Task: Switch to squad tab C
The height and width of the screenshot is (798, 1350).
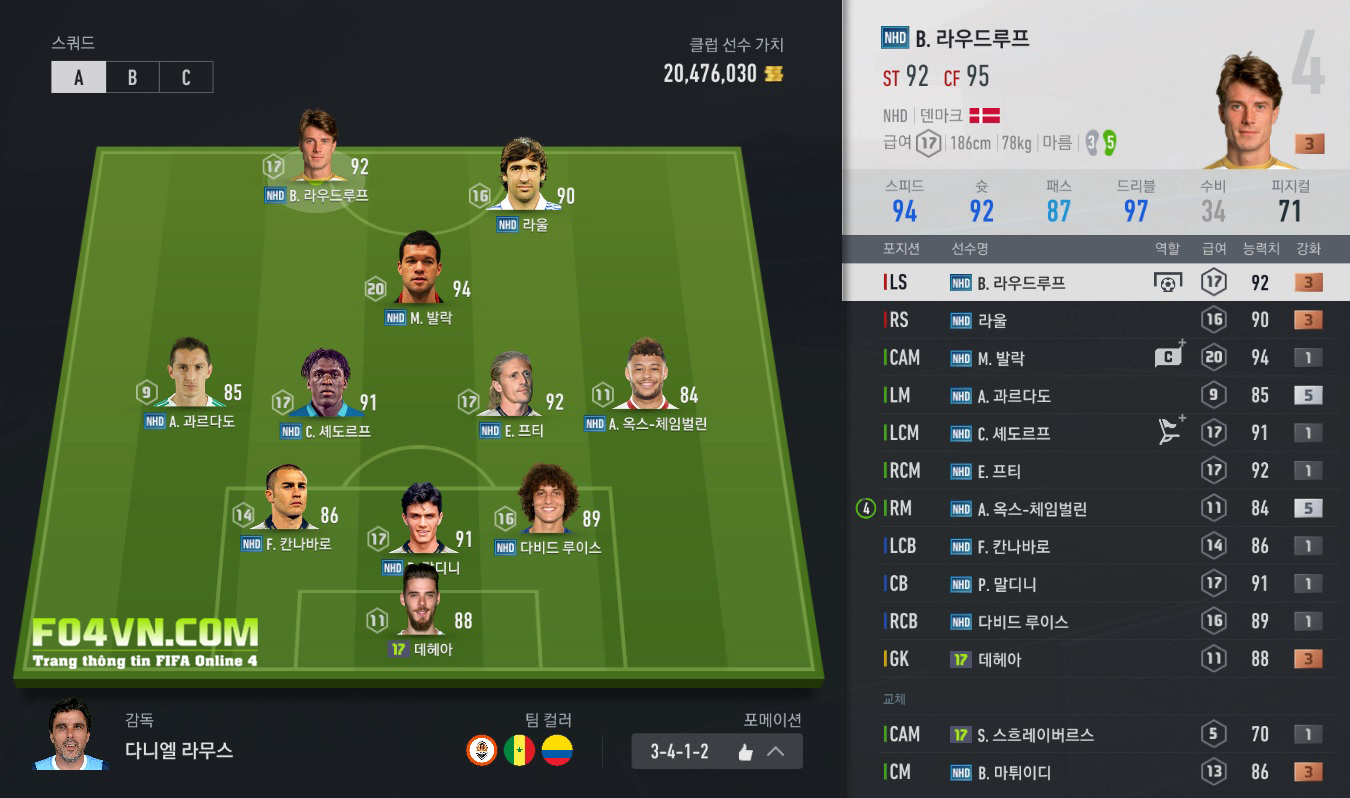Action: click(x=186, y=77)
